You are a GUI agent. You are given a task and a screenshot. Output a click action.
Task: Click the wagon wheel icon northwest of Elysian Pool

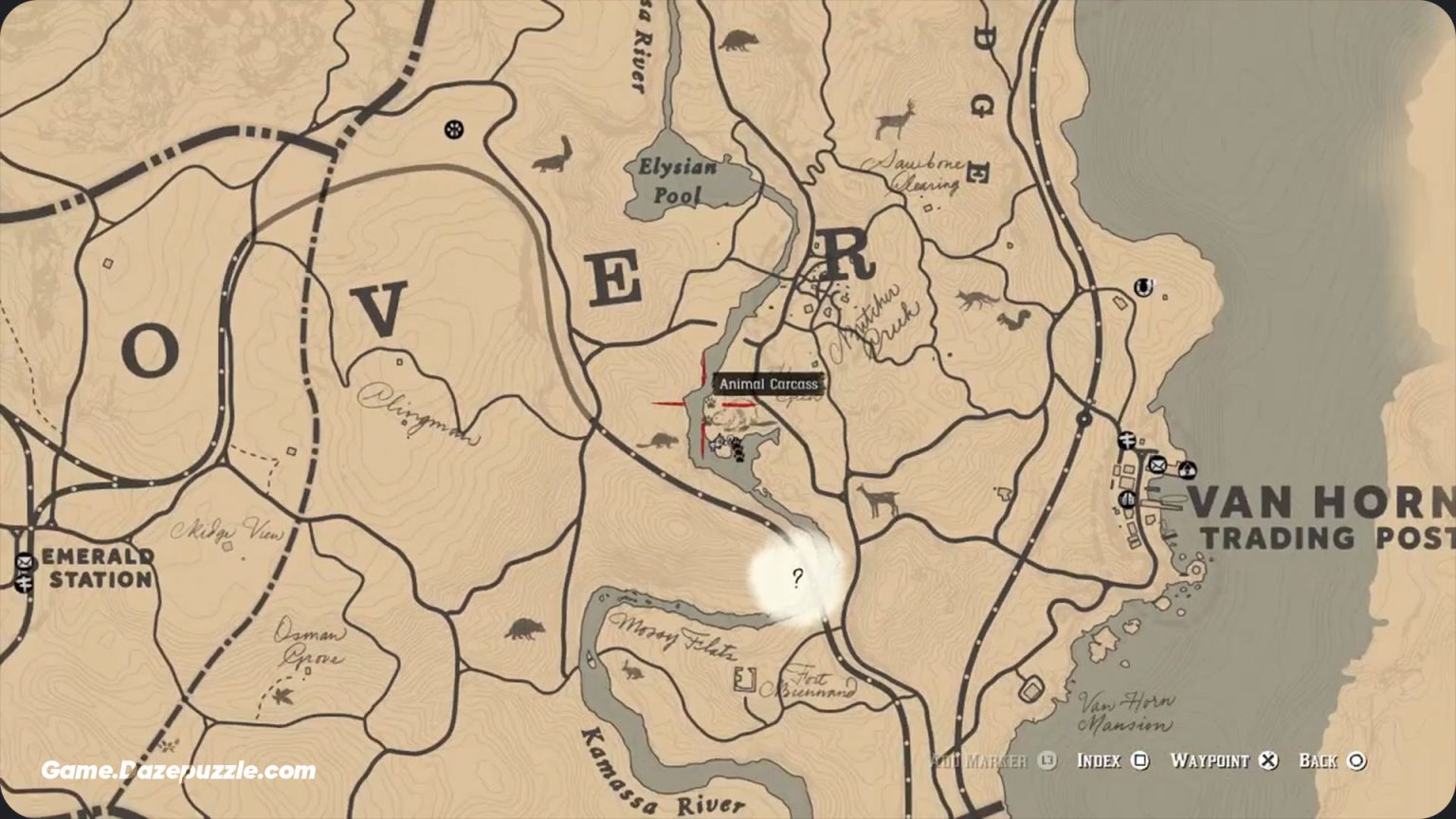pos(452,128)
